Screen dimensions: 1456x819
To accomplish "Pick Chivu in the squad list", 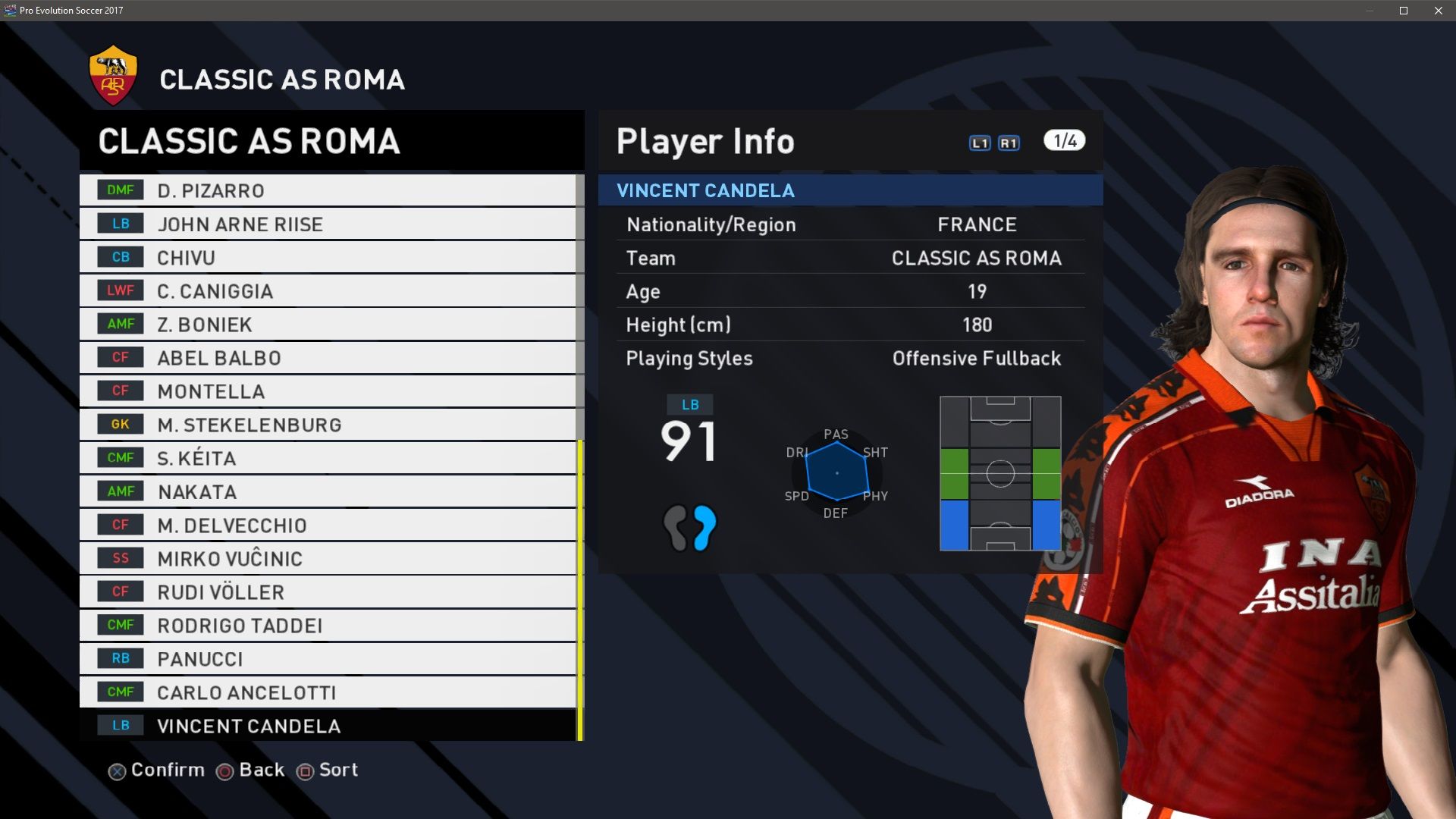I will click(x=328, y=257).
